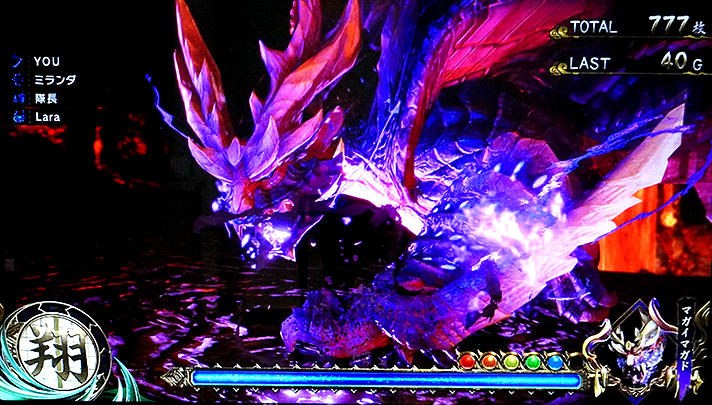This screenshot has height=405, width=712.
Task: Choose the yellow-green orb above the gauge
Action: coord(512,360)
